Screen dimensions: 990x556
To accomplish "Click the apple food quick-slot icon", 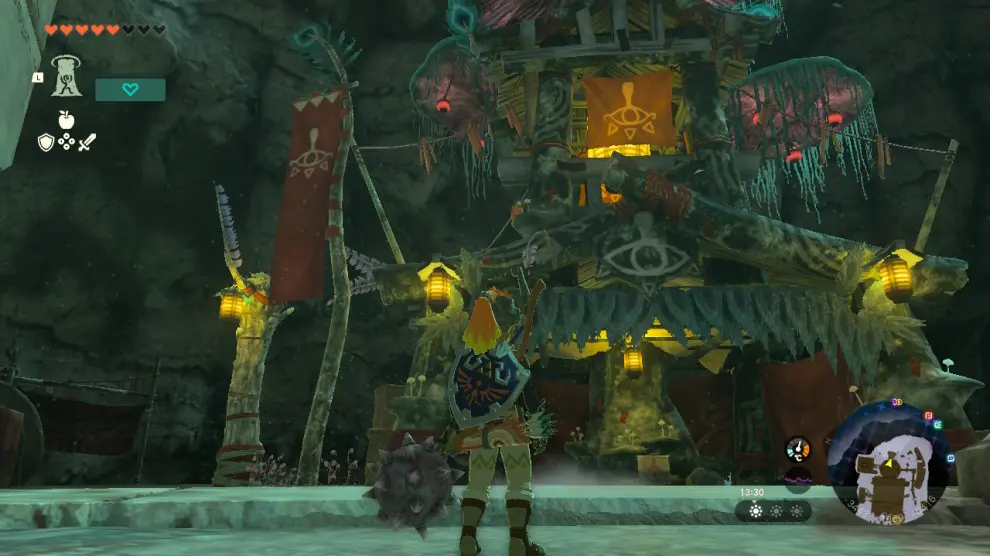I will [66, 120].
